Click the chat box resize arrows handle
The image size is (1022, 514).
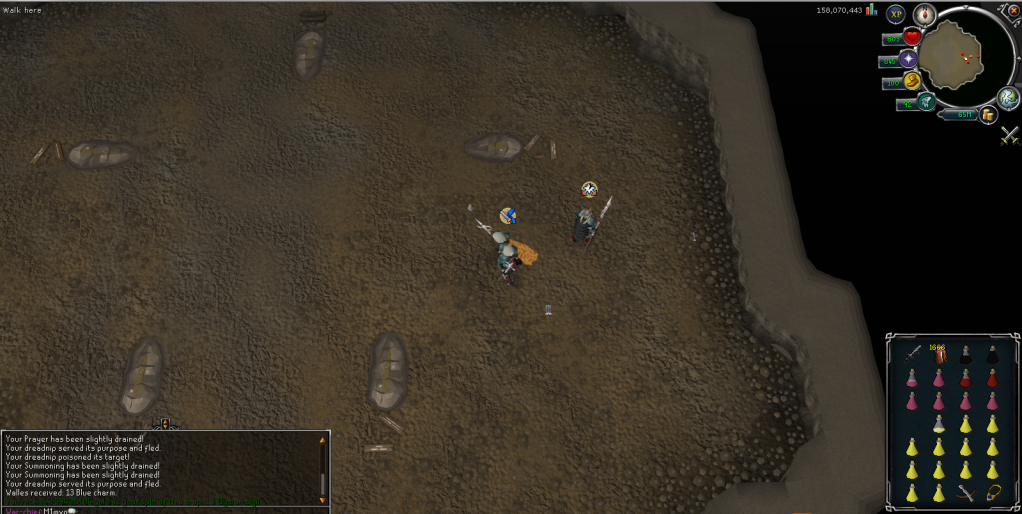click(165, 424)
